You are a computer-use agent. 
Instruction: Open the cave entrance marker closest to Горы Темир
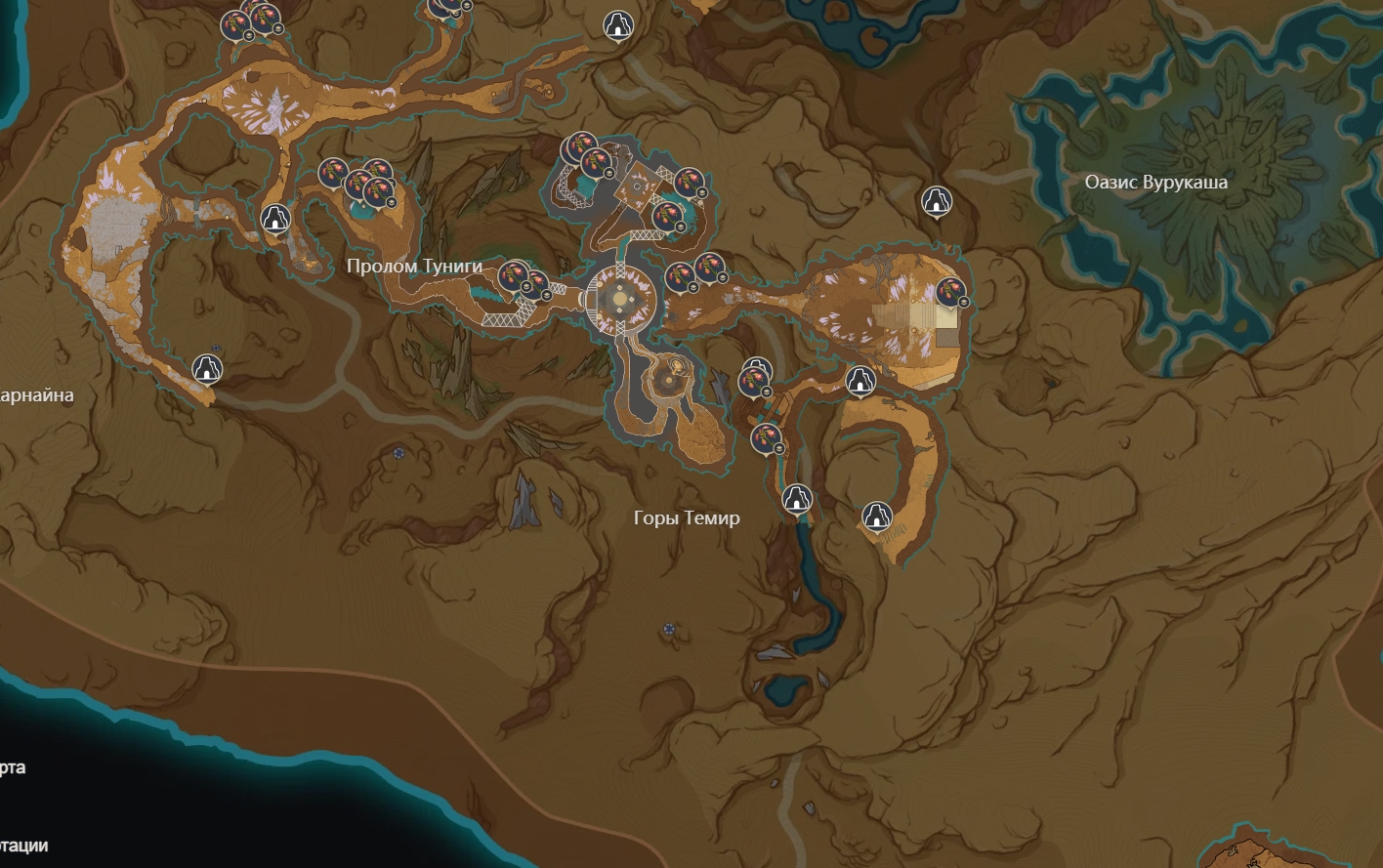click(x=798, y=498)
